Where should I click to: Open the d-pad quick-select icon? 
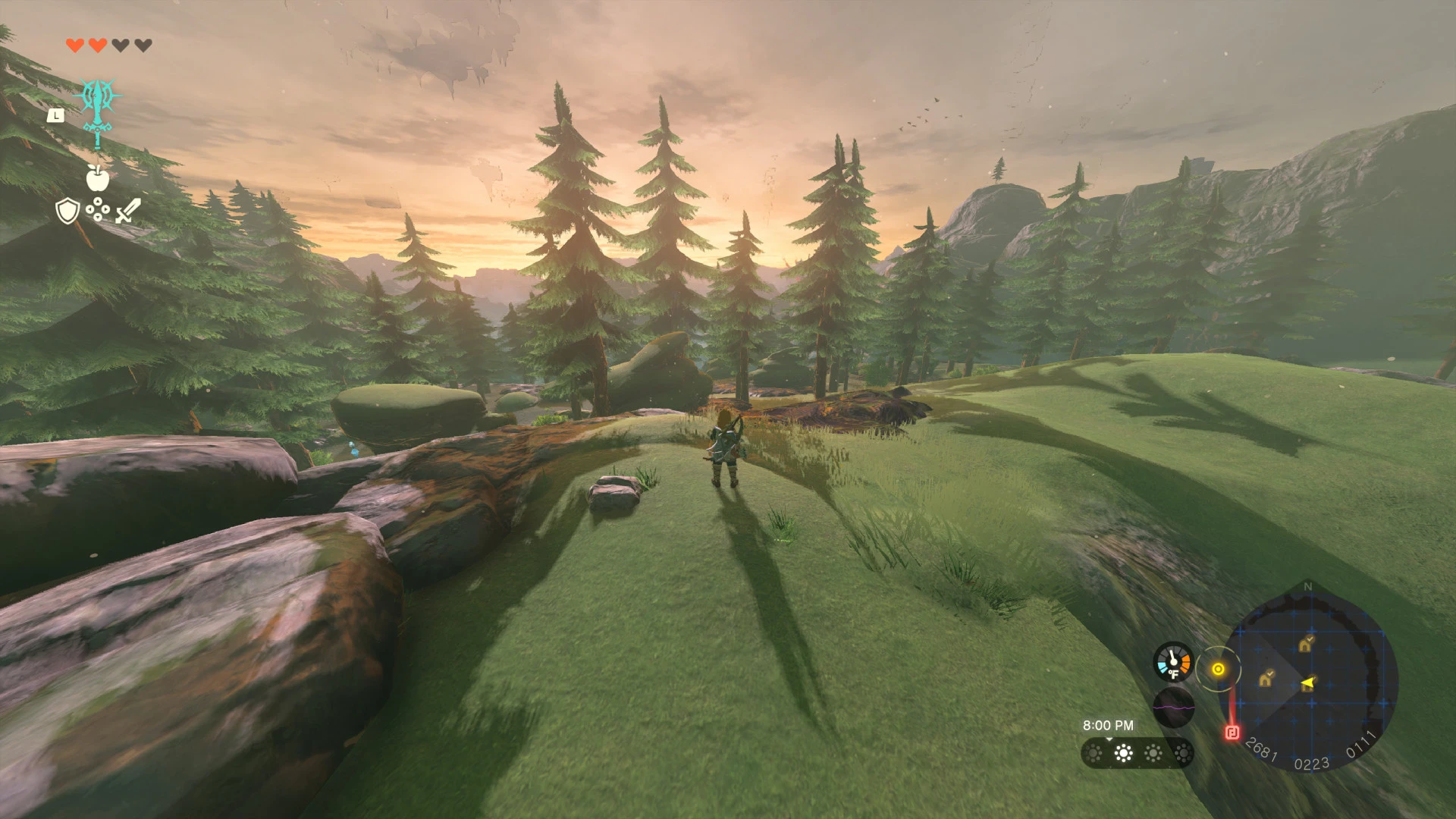click(x=98, y=209)
